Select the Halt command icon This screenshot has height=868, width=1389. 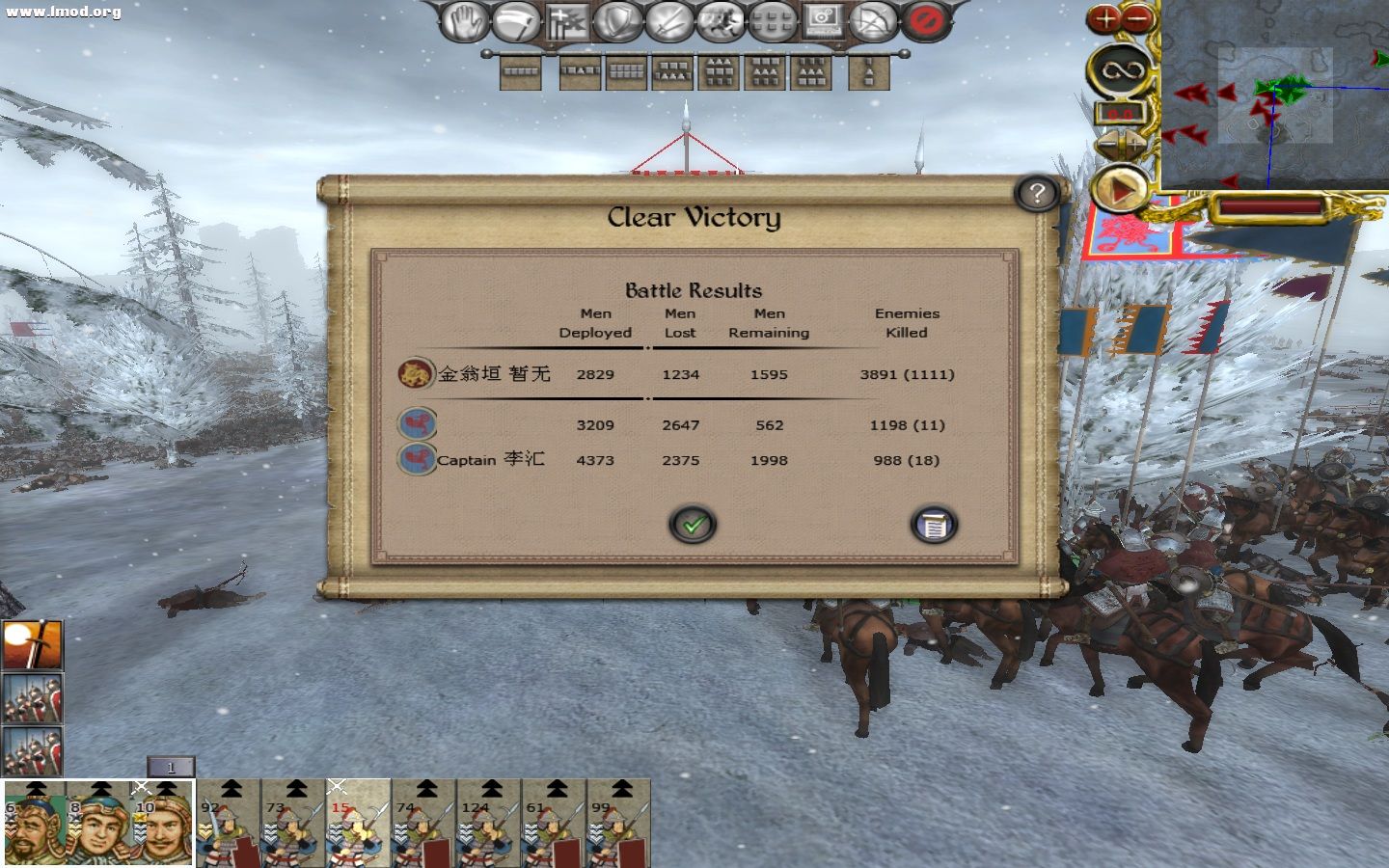tap(466, 20)
